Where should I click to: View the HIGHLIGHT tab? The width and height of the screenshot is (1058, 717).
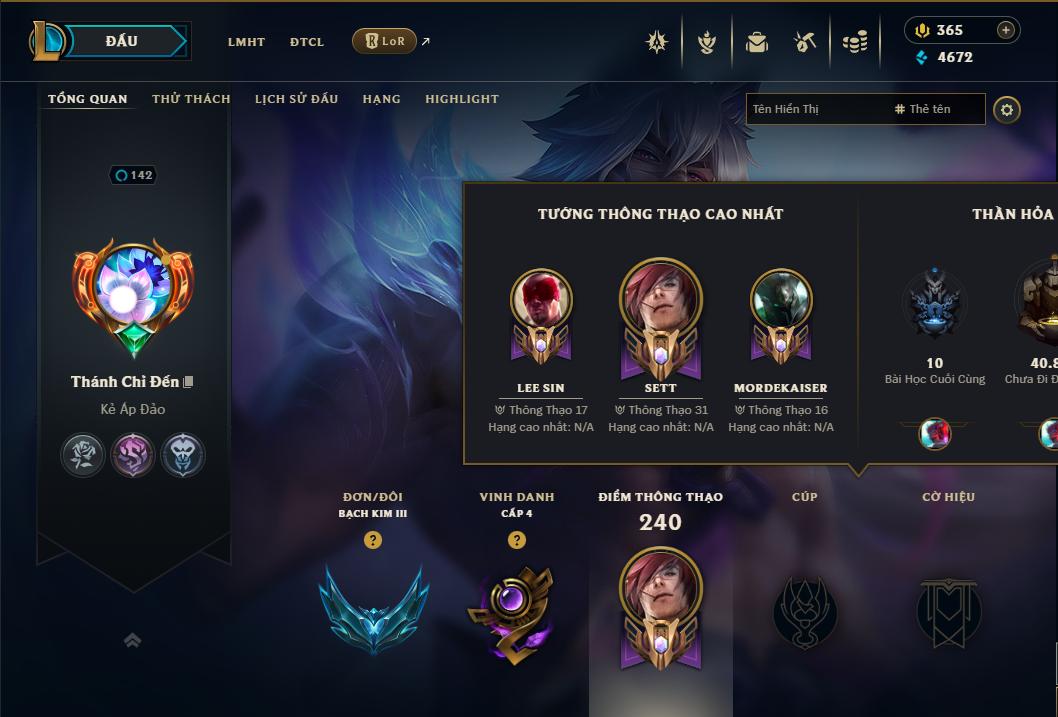click(461, 99)
